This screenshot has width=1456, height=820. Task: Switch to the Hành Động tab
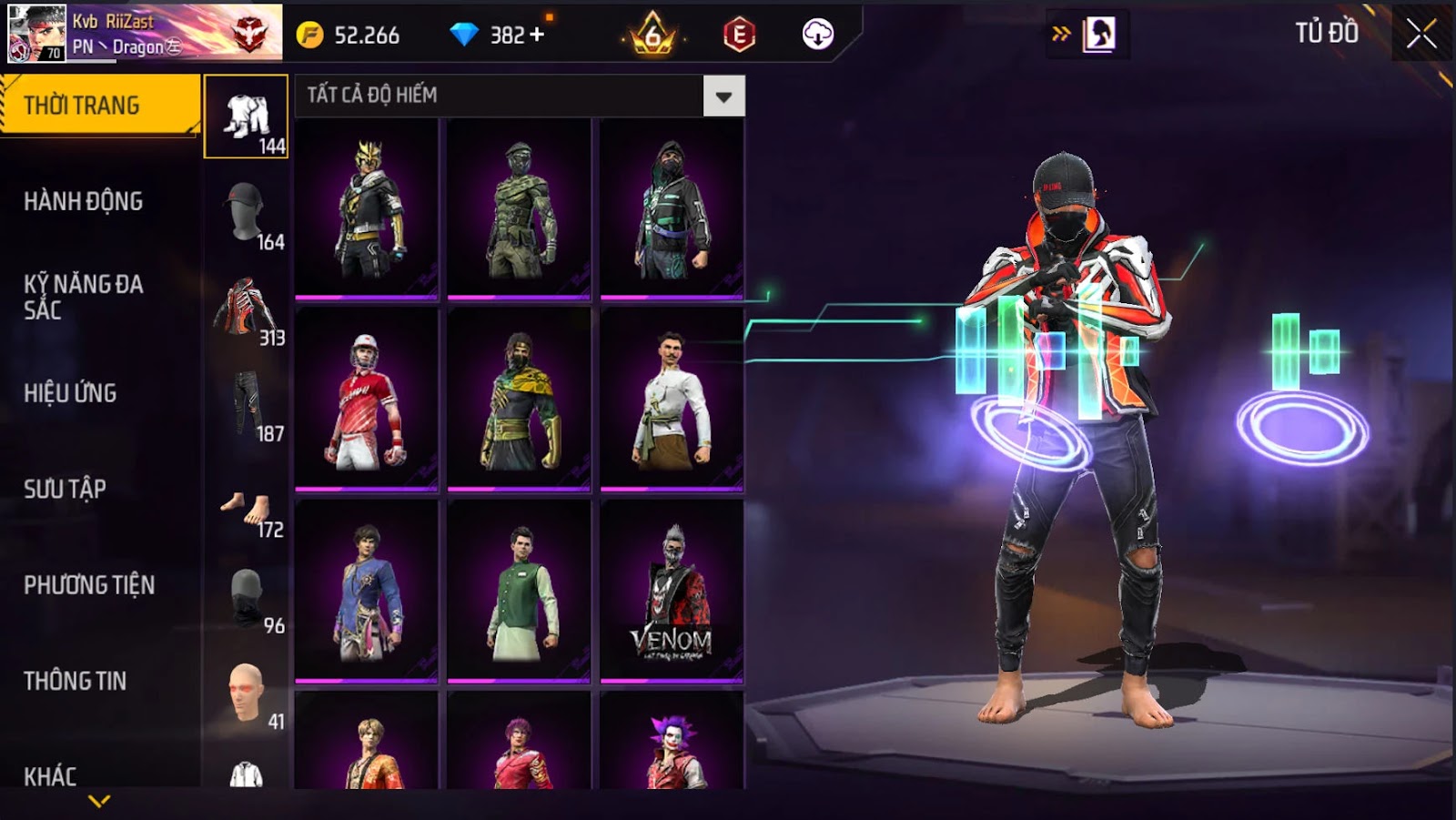click(84, 201)
